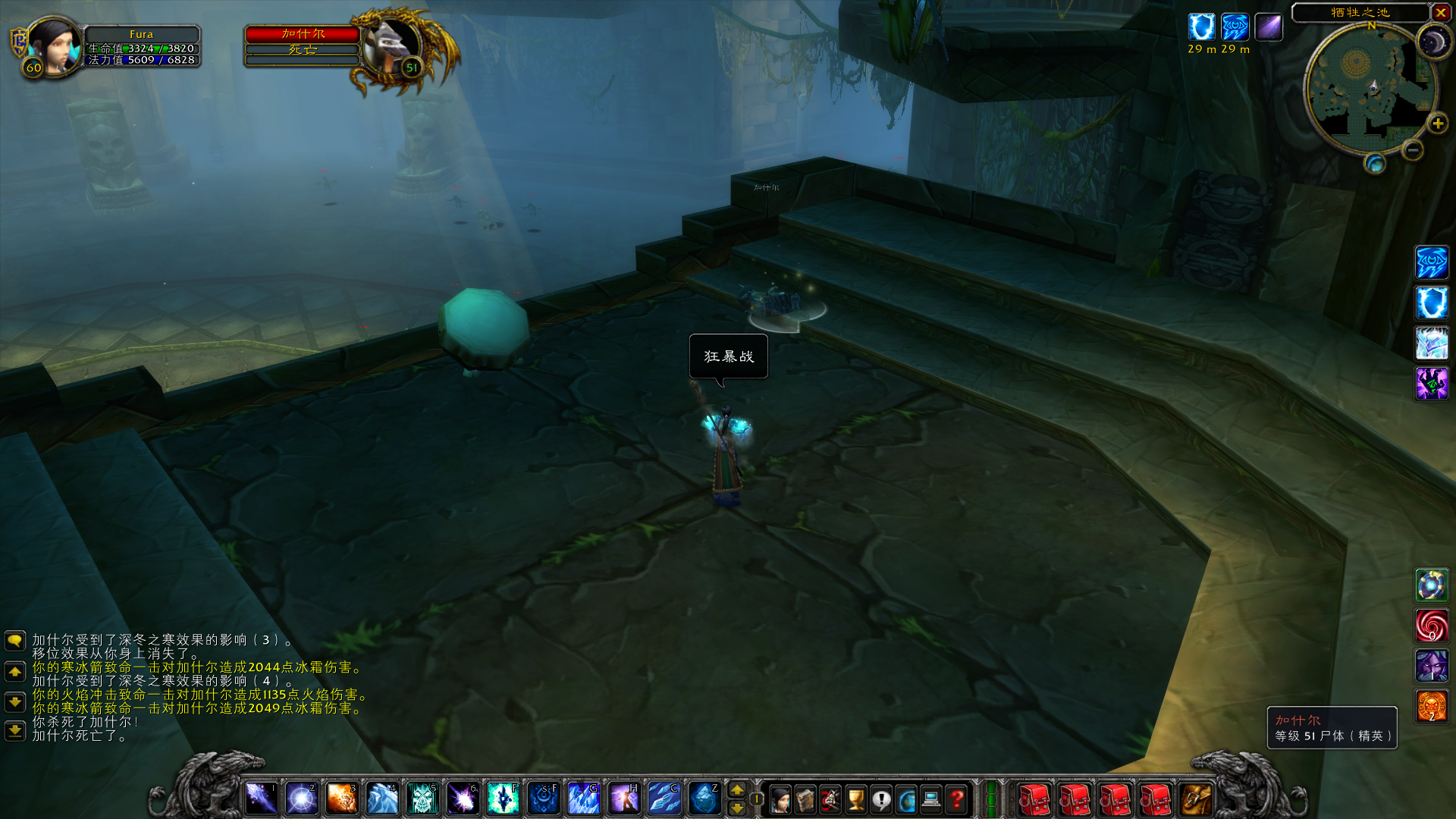
Task: Open the quest log exclamation button
Action: pos(881,799)
